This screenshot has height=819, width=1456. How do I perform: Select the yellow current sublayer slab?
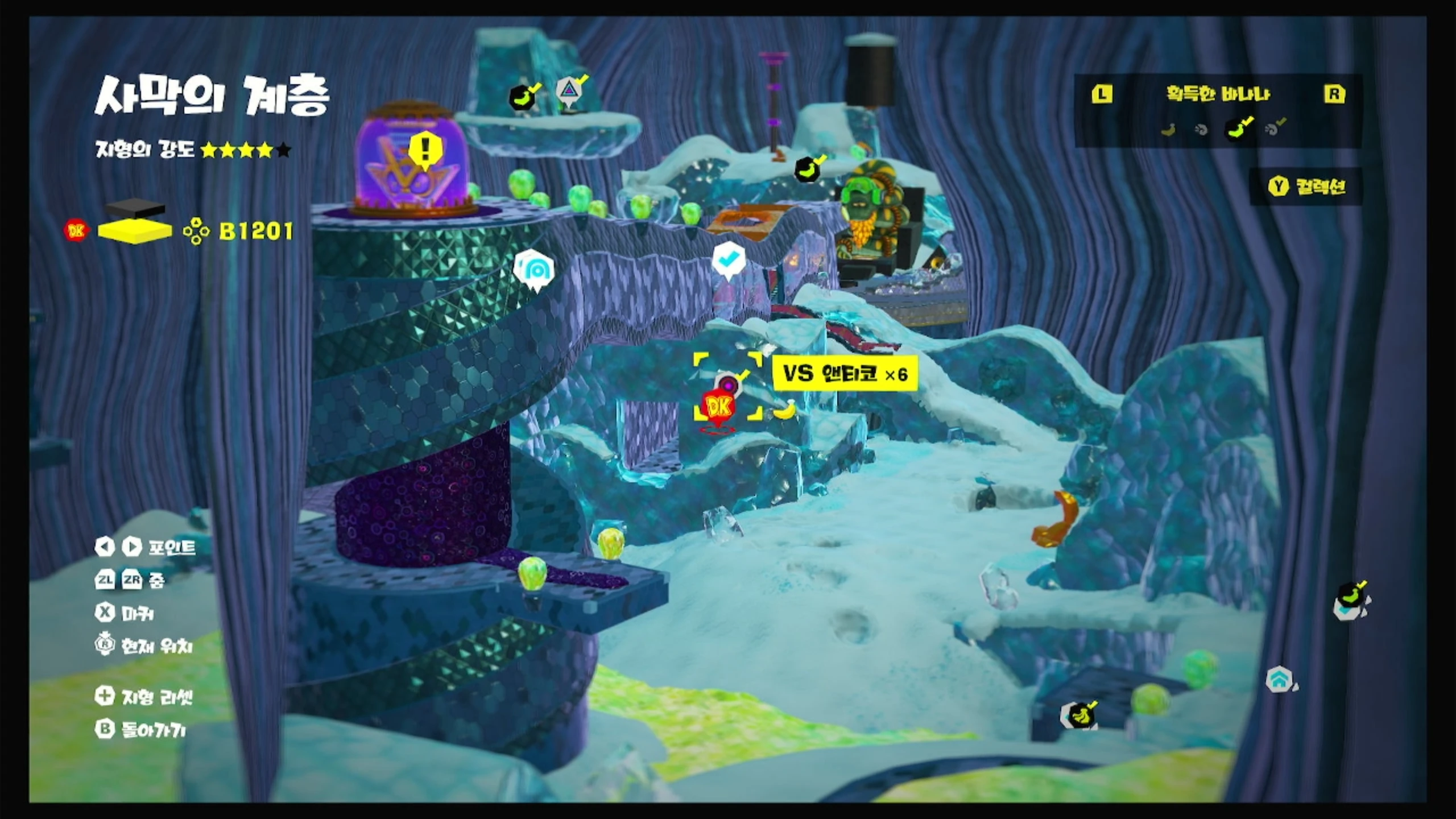tap(135, 231)
